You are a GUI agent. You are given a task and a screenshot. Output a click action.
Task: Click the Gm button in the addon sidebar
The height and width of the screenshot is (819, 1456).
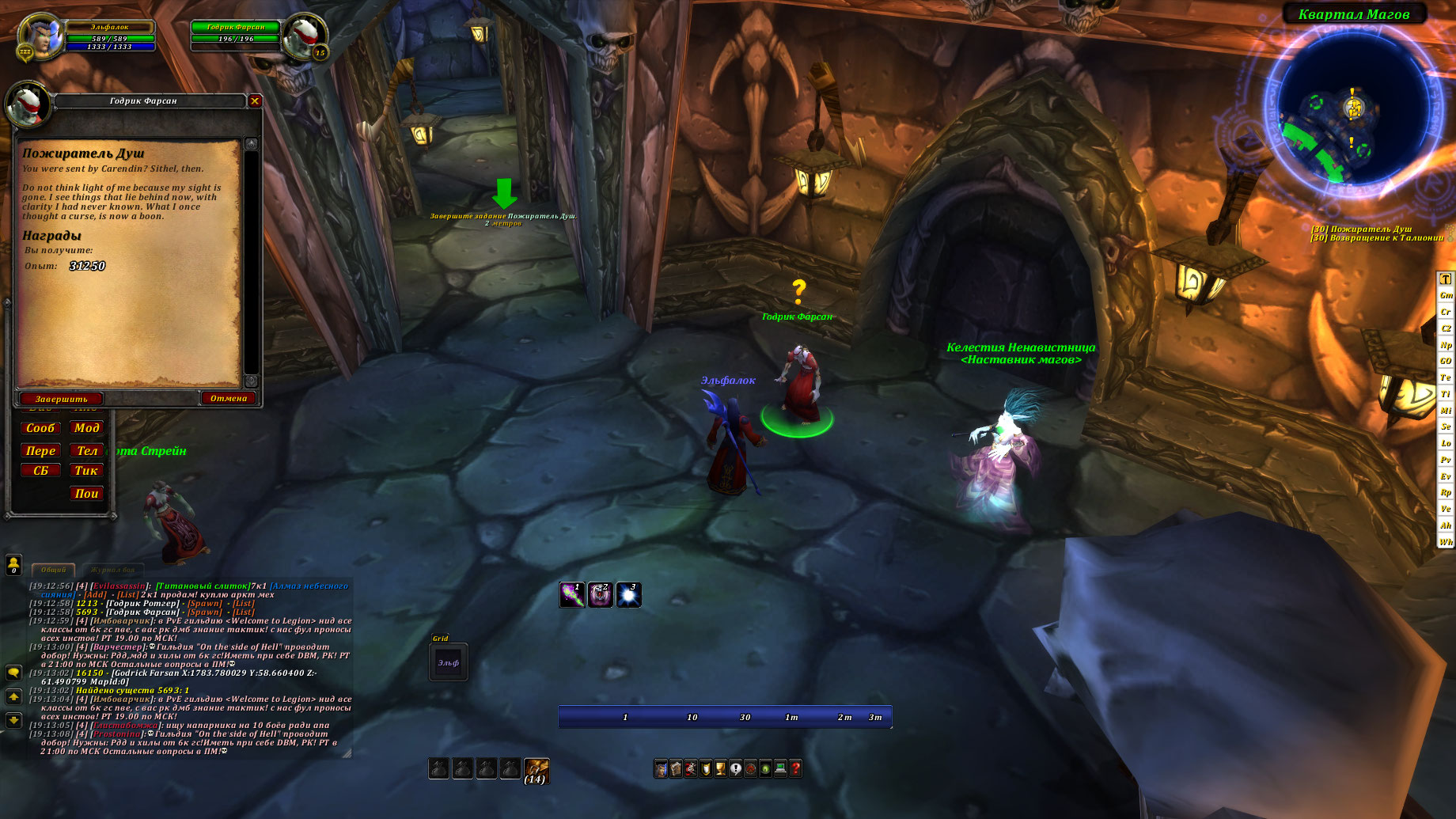[1446, 295]
